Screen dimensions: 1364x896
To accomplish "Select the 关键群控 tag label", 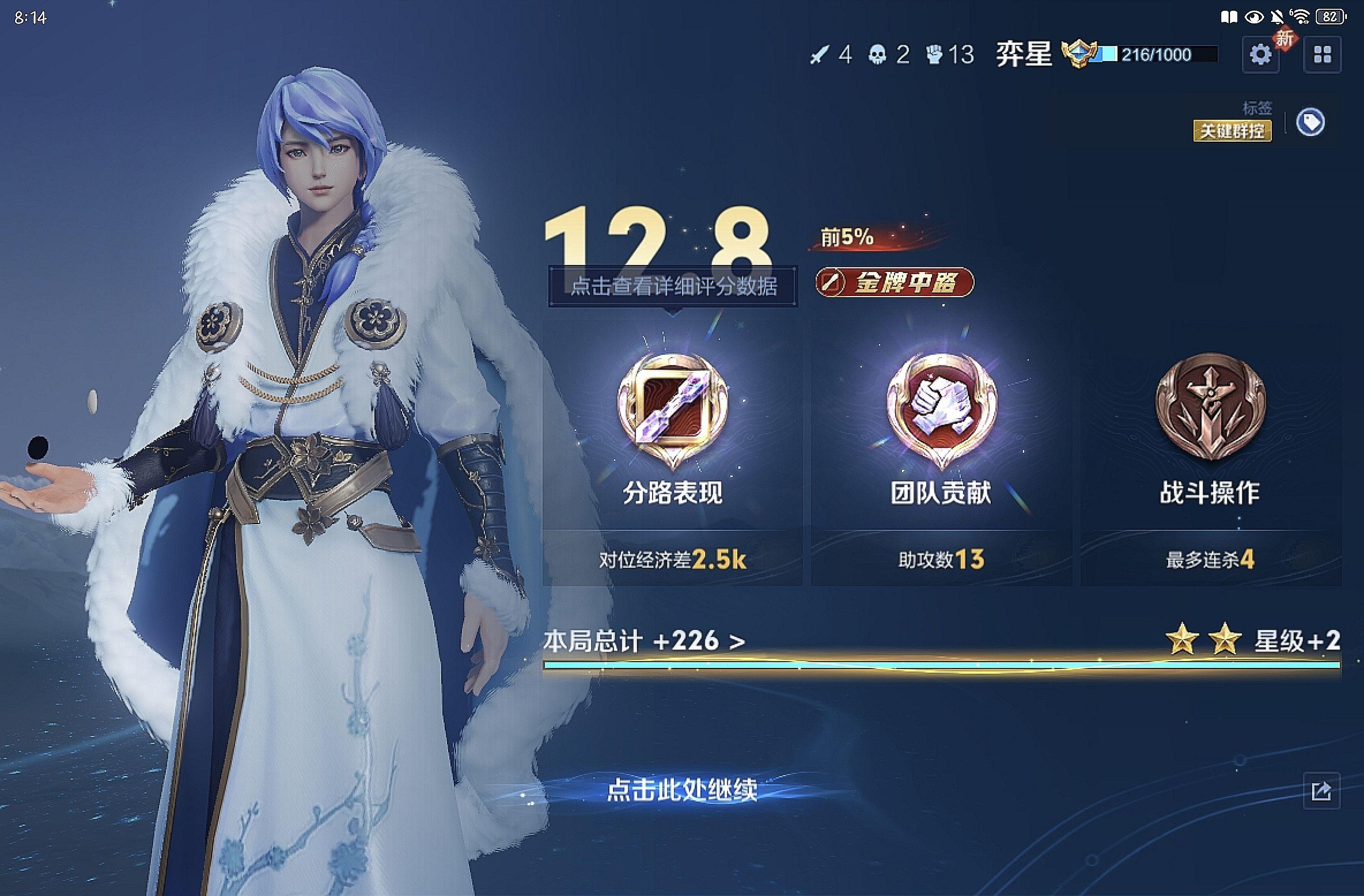I will (x=1232, y=131).
